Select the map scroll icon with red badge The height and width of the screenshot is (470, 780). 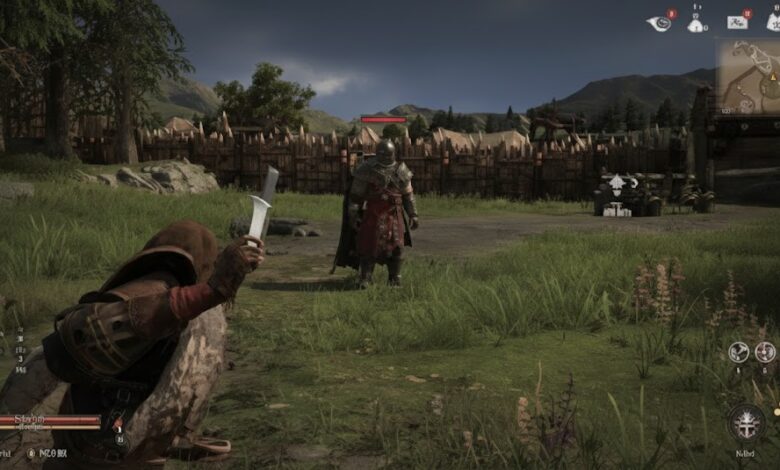[738, 22]
